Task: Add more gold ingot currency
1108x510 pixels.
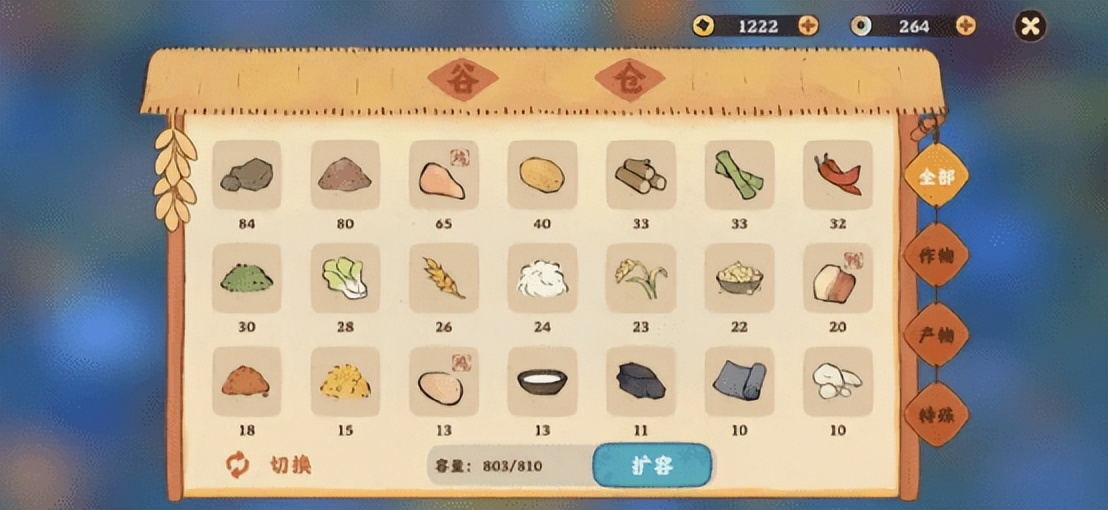Action: (808, 26)
